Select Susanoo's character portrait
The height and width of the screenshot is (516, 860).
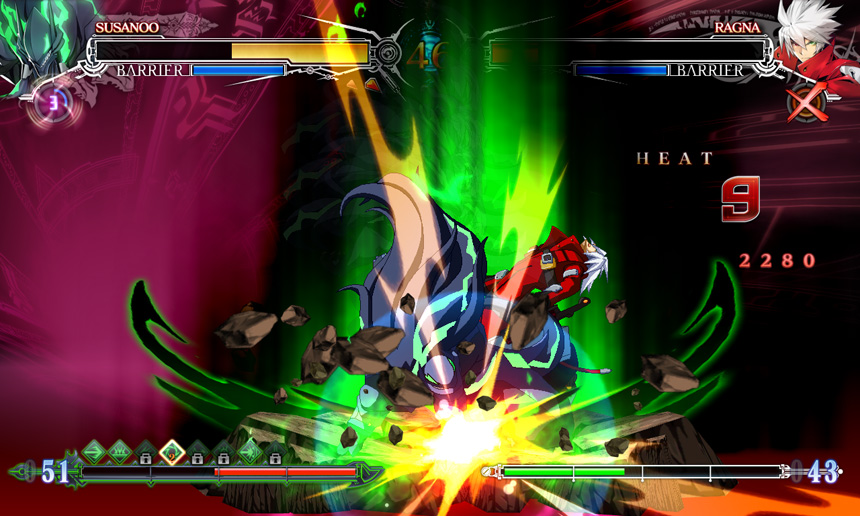tap(40, 45)
